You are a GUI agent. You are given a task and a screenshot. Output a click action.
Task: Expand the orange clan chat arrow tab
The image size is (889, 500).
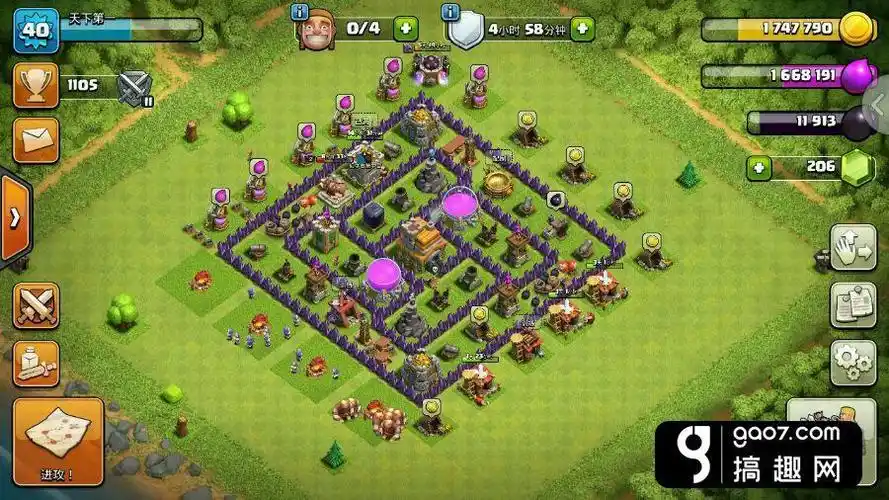(14, 219)
